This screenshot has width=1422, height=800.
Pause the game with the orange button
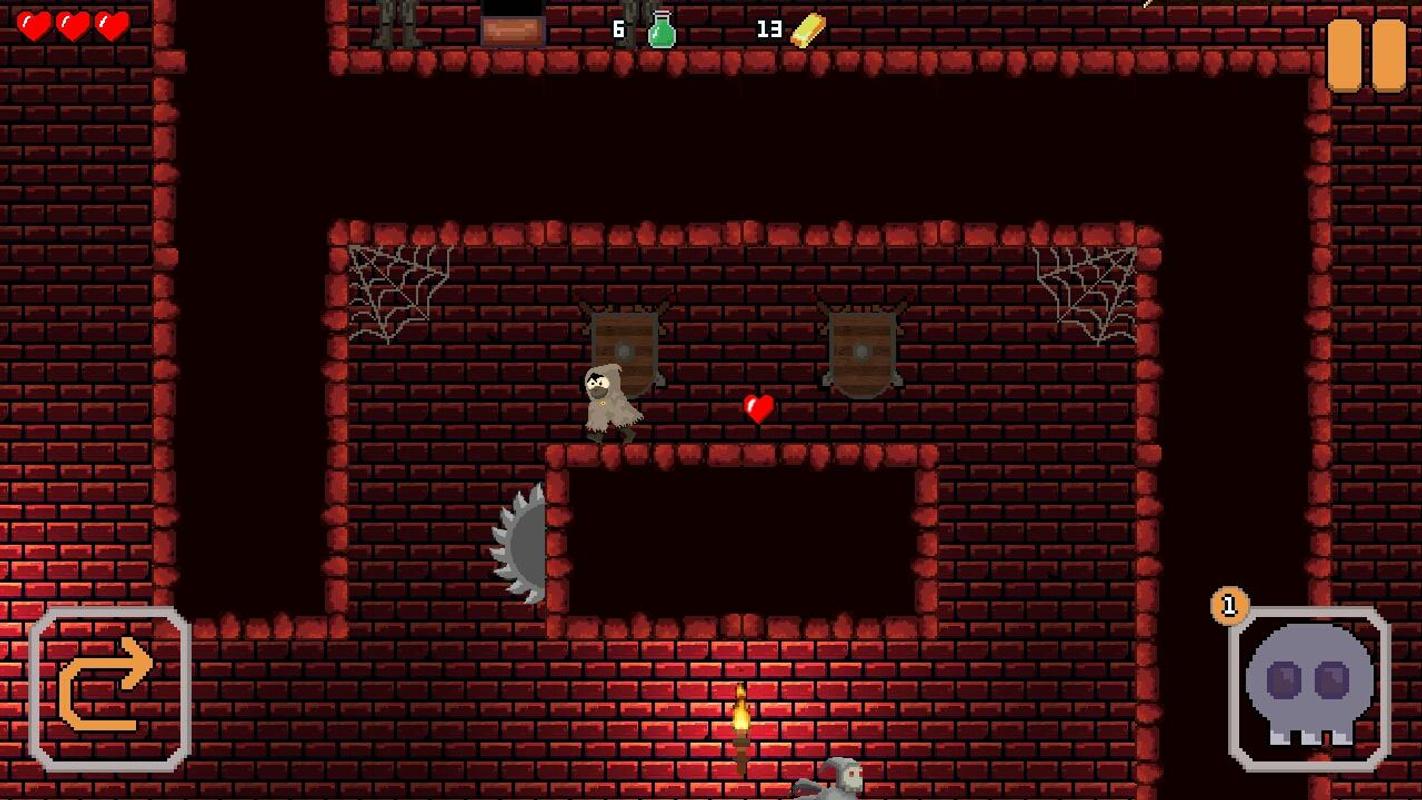pos(1366,54)
